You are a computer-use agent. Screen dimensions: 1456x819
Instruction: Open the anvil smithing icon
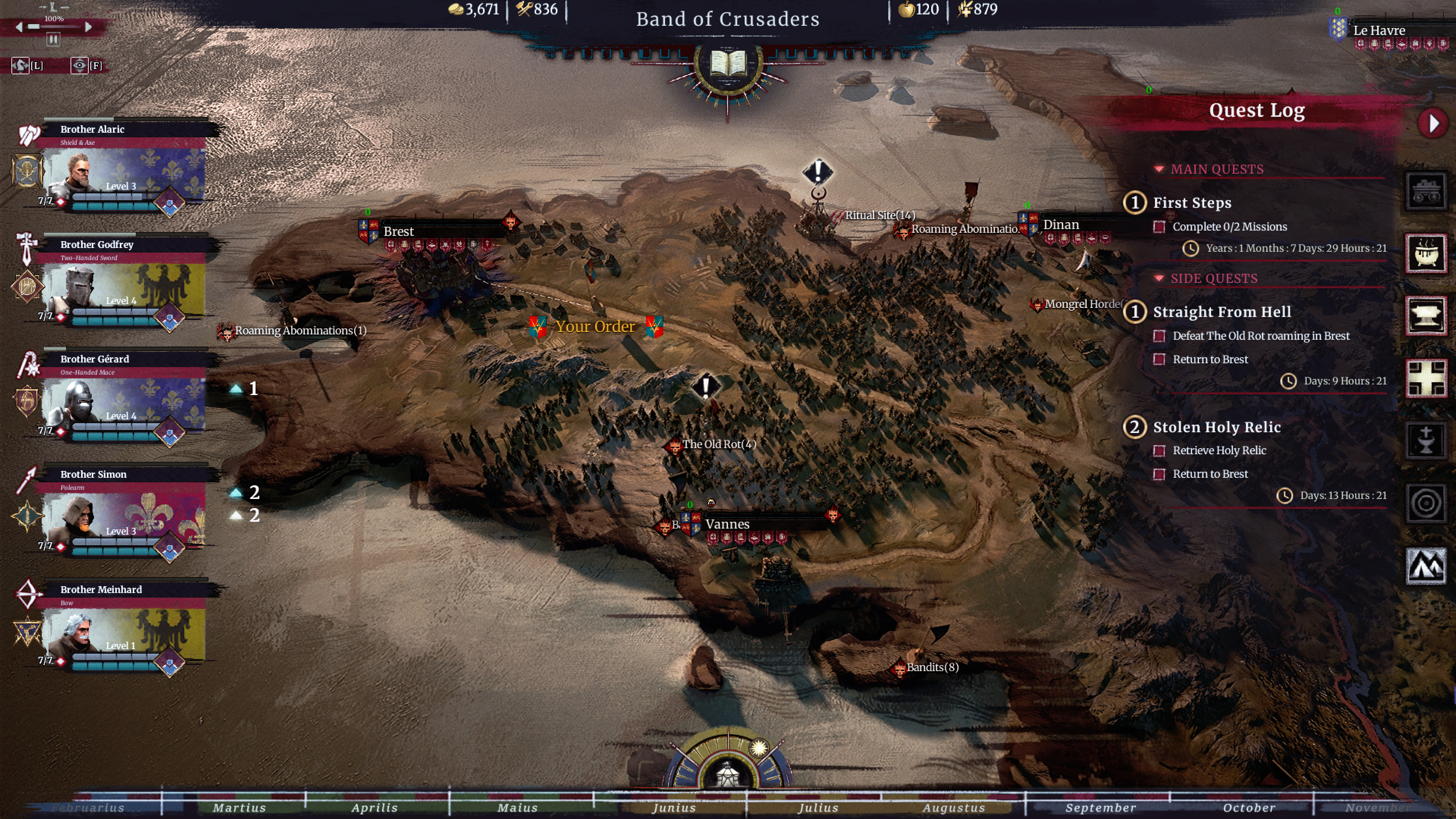[x=1426, y=315]
